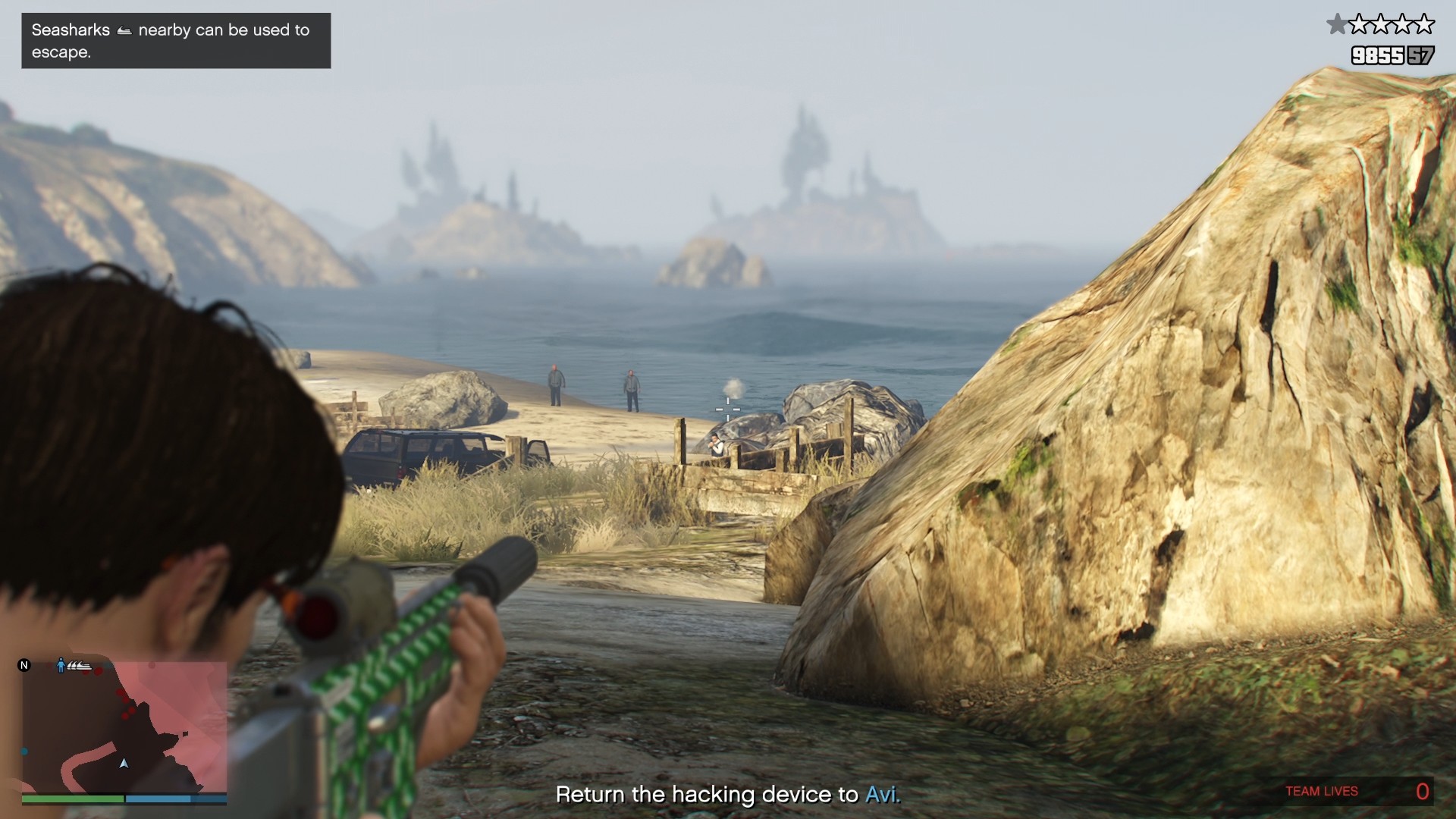Click the TEAM LIVES label
This screenshot has width=1456, height=819.
click(x=1321, y=791)
